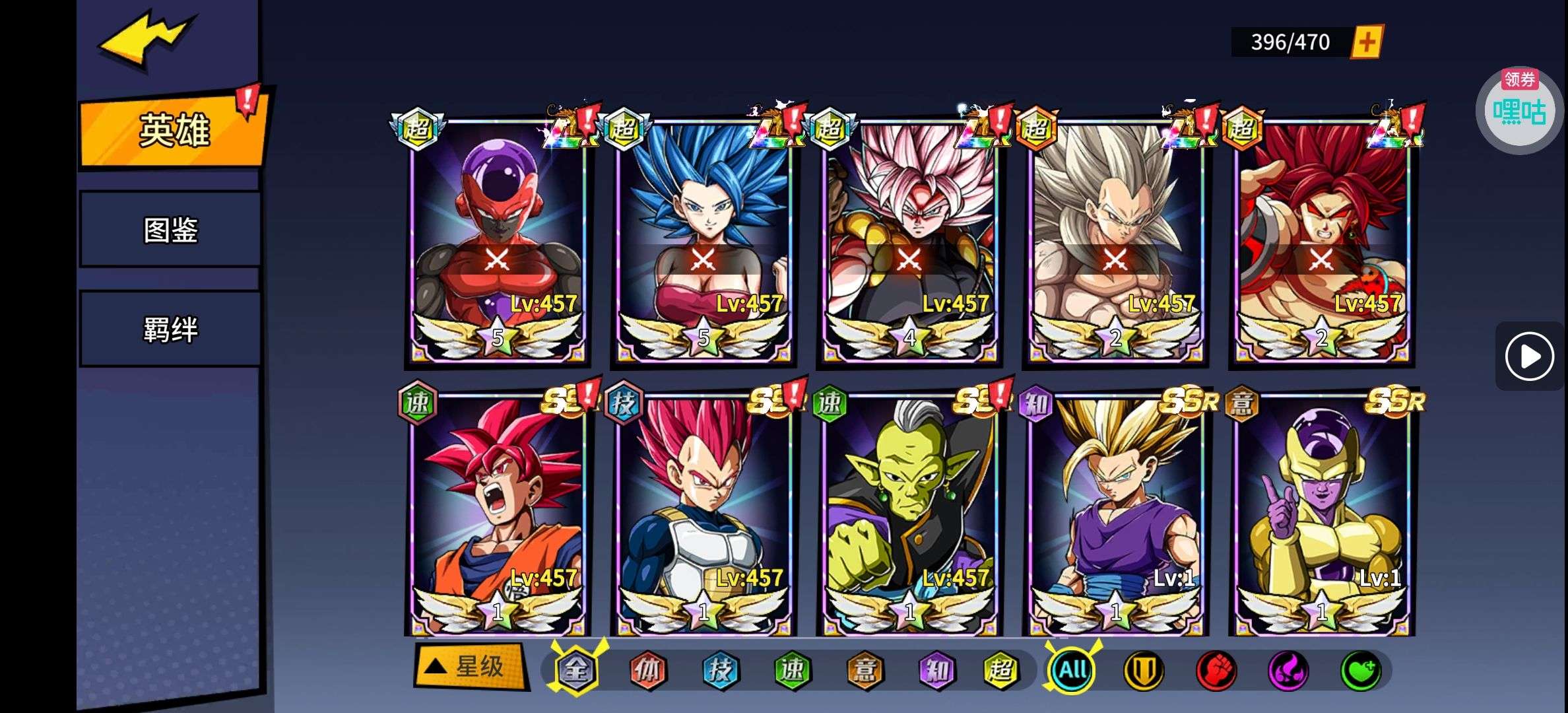
Task: Choose the pink-haired Rosé fusion hero card
Action: point(909,241)
